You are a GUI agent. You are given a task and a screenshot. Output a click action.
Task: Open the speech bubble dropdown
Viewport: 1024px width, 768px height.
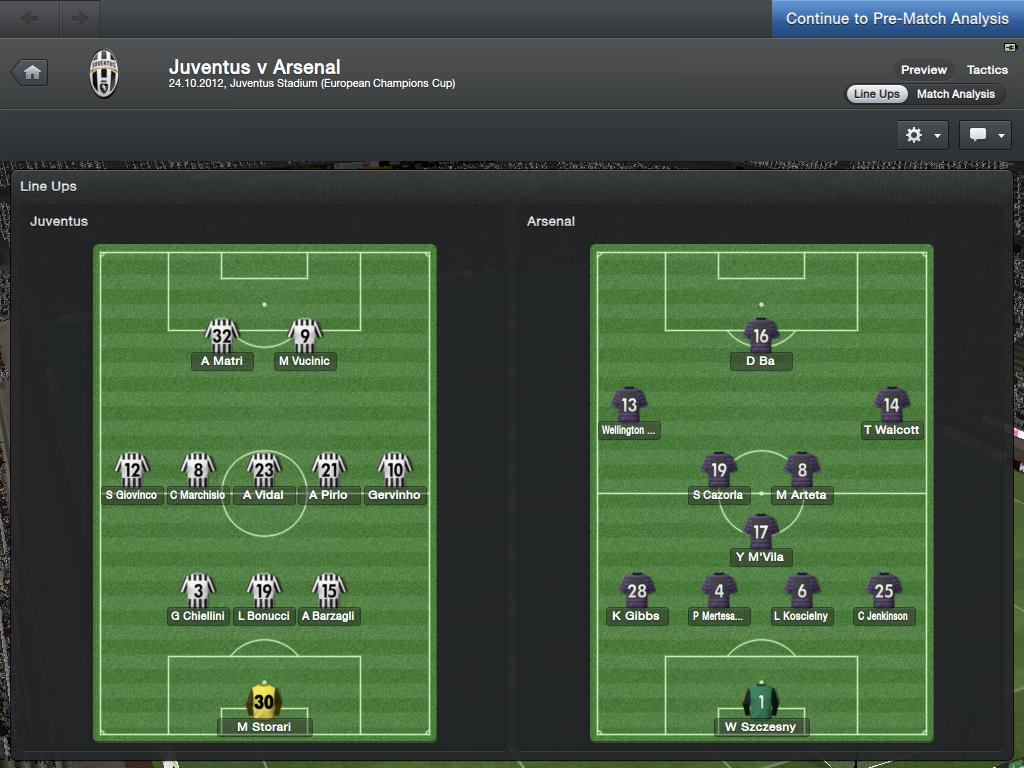[x=985, y=135]
